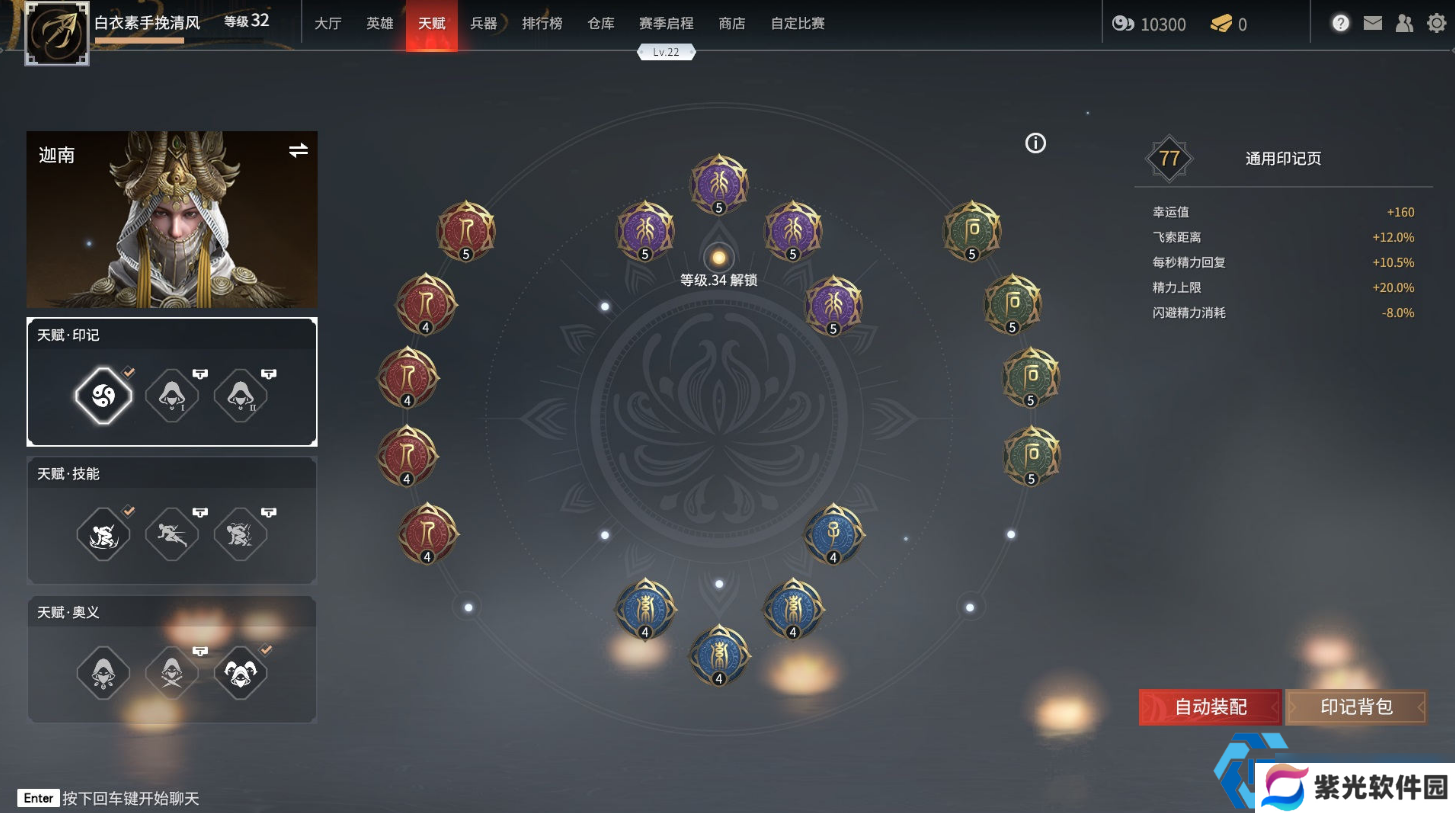The height and width of the screenshot is (813, 1455).
Task: Open the 自定比赛 custom match tab
Action: [x=798, y=23]
